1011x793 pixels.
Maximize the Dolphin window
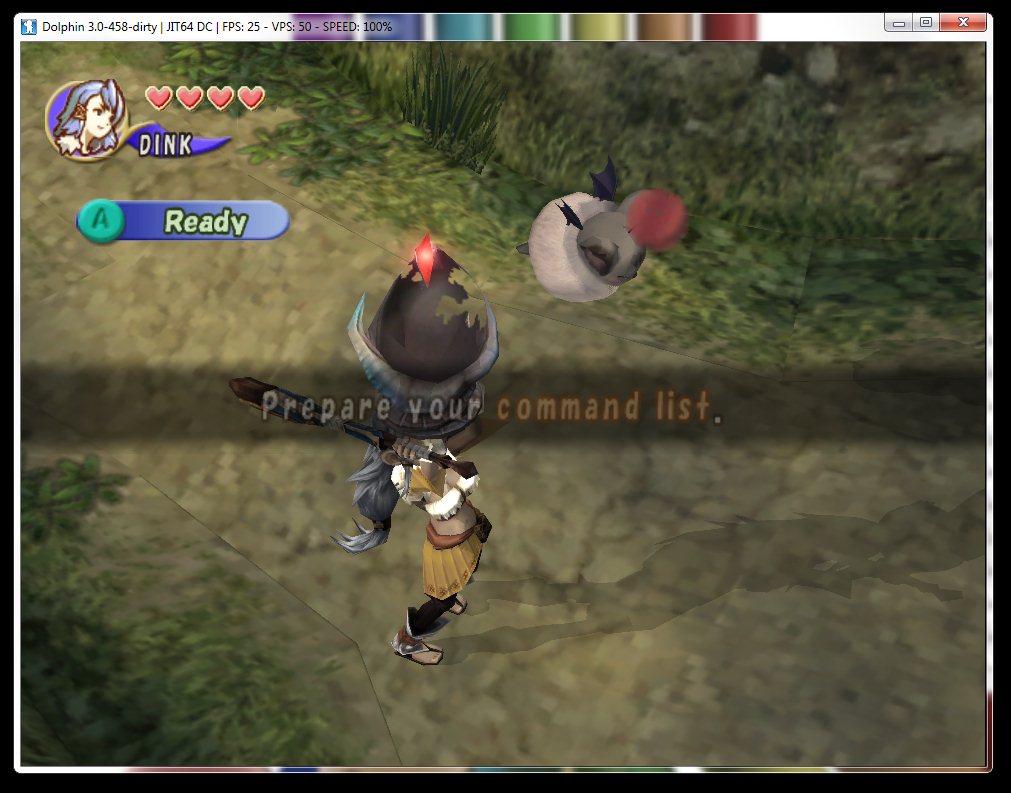click(x=925, y=22)
